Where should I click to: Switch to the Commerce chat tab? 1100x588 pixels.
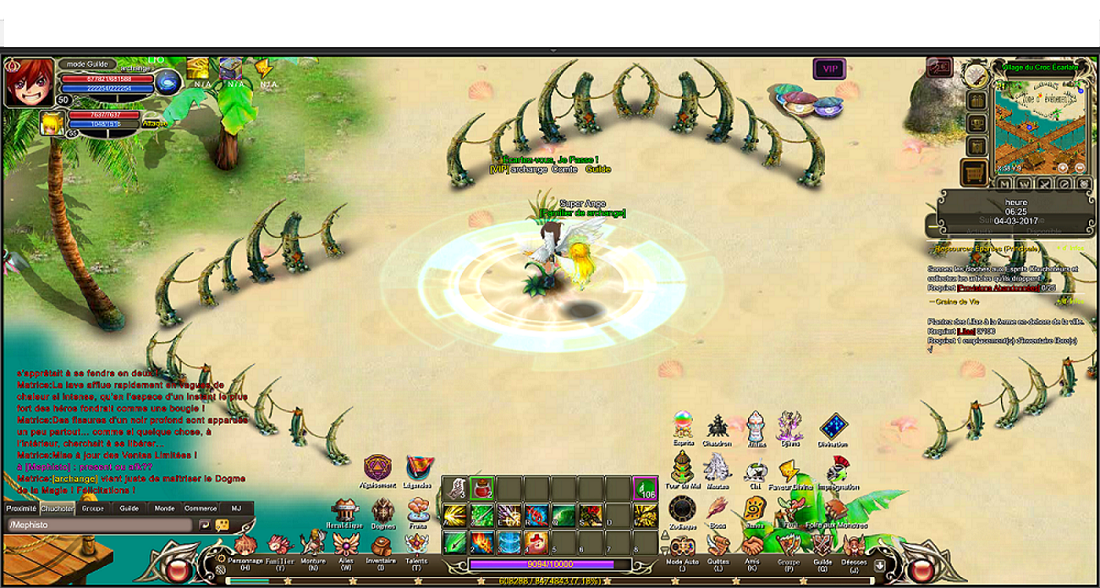pos(200,508)
